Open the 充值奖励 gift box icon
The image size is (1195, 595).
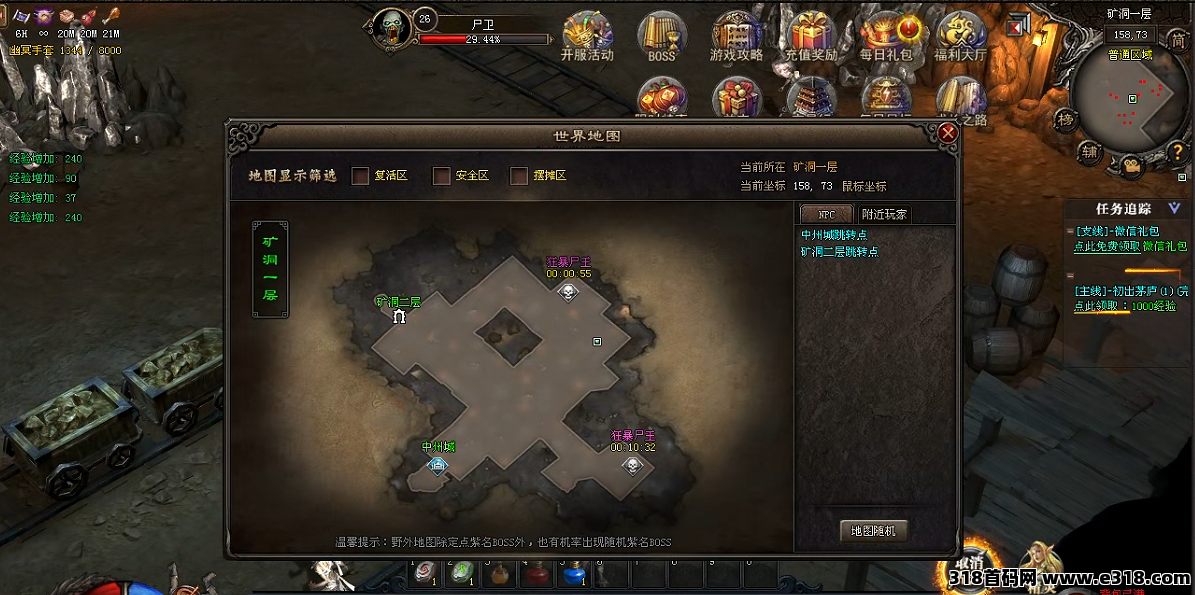811,36
